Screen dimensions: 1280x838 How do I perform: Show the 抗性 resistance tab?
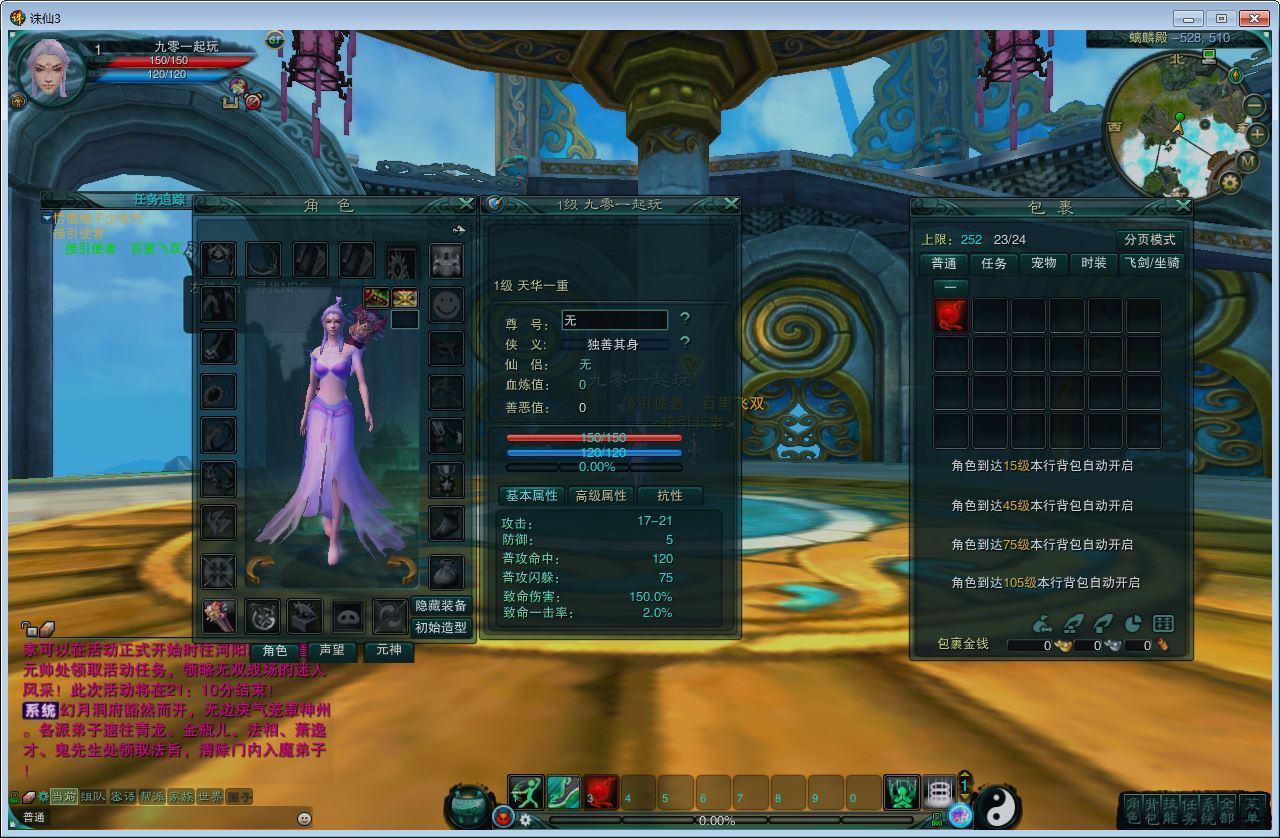click(669, 496)
